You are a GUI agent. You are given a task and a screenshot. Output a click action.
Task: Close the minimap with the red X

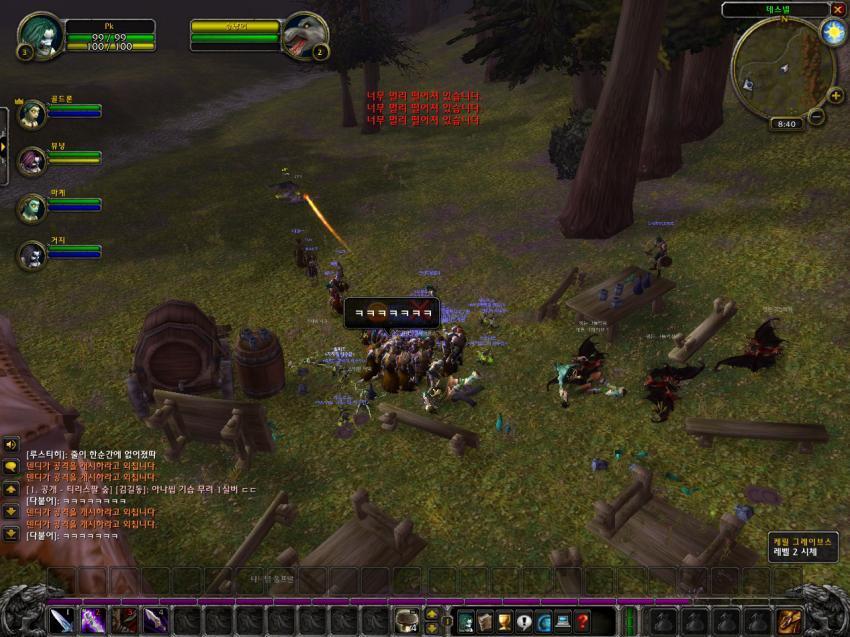[838, 9]
